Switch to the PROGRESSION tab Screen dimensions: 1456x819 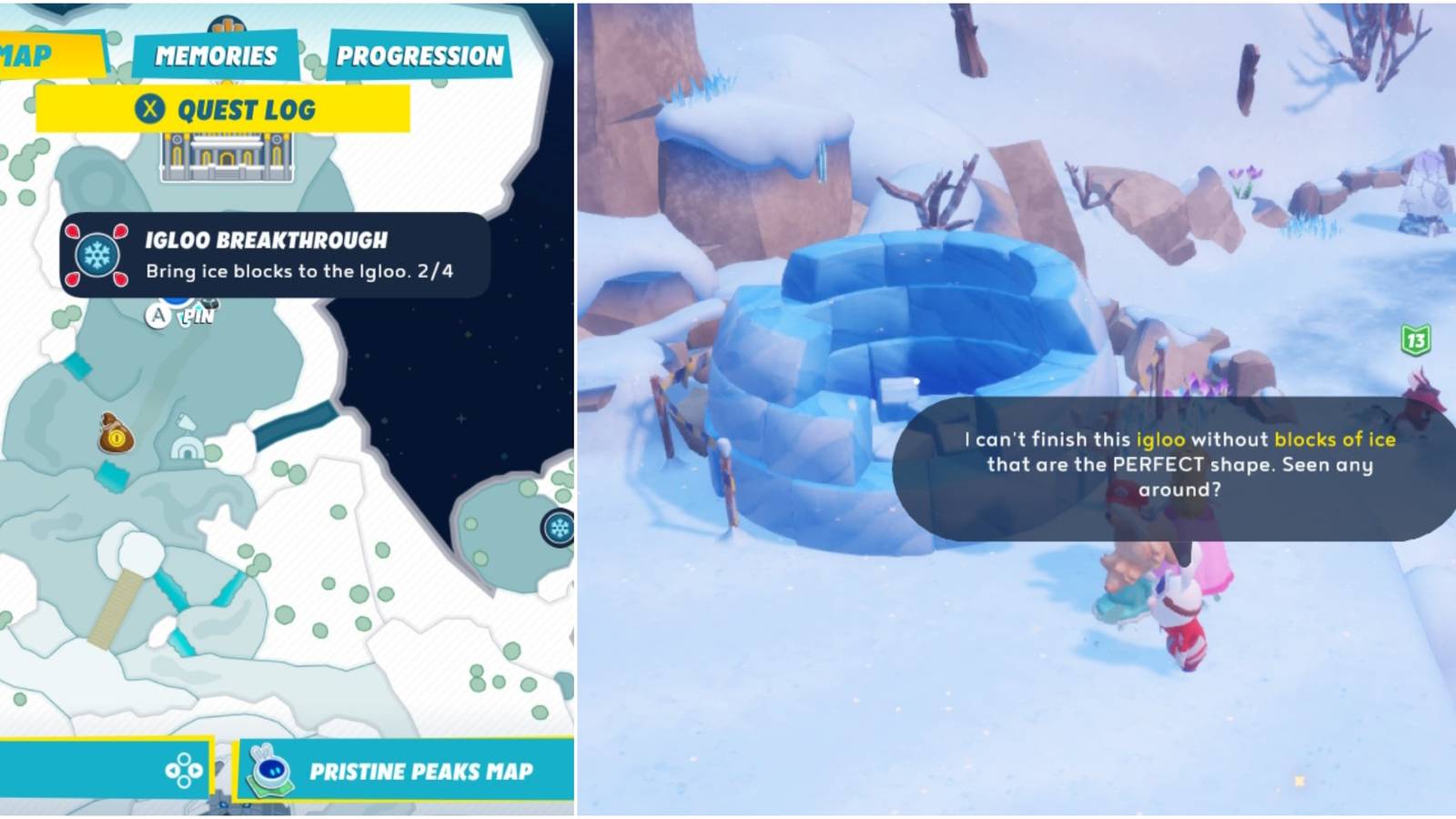[x=420, y=55]
